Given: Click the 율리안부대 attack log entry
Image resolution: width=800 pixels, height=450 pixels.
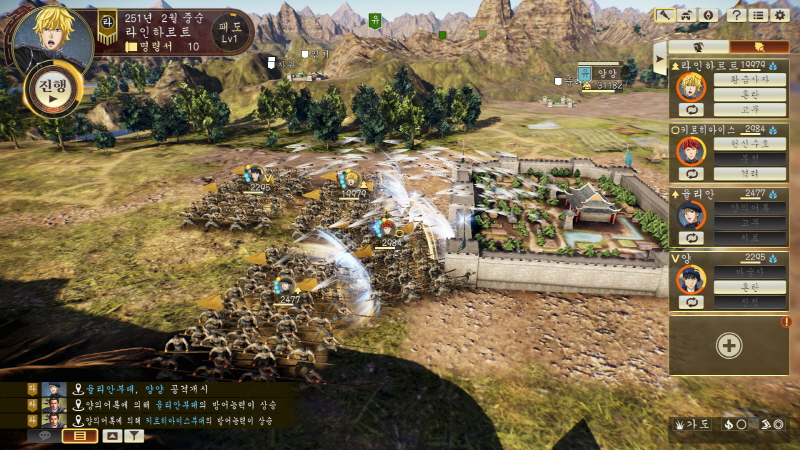Looking at the screenshot, I should 150,389.
